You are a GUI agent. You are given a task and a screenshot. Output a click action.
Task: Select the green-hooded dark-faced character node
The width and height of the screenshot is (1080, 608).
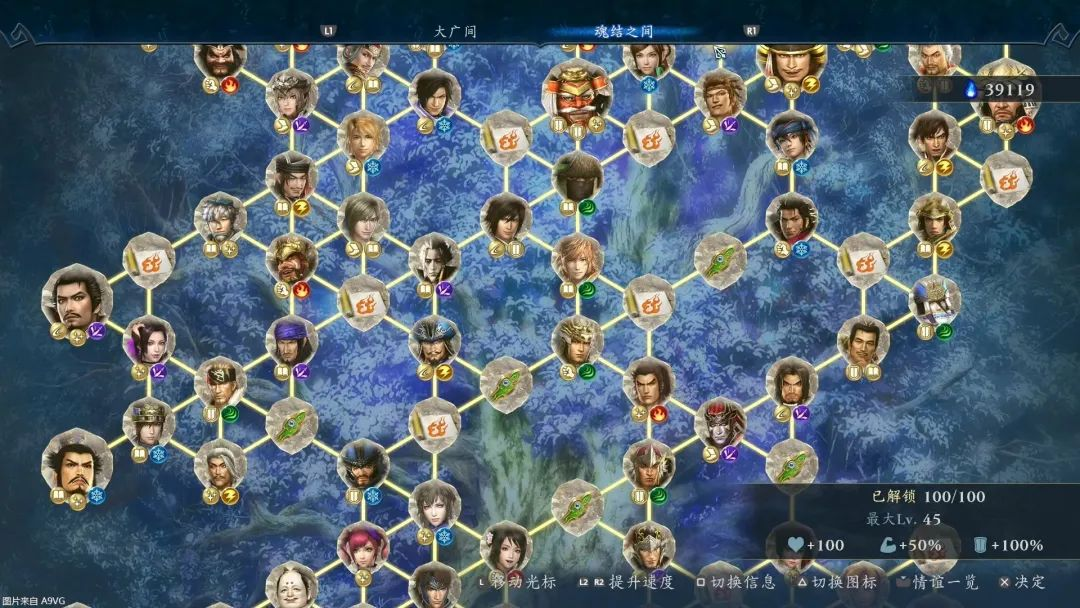(577, 177)
